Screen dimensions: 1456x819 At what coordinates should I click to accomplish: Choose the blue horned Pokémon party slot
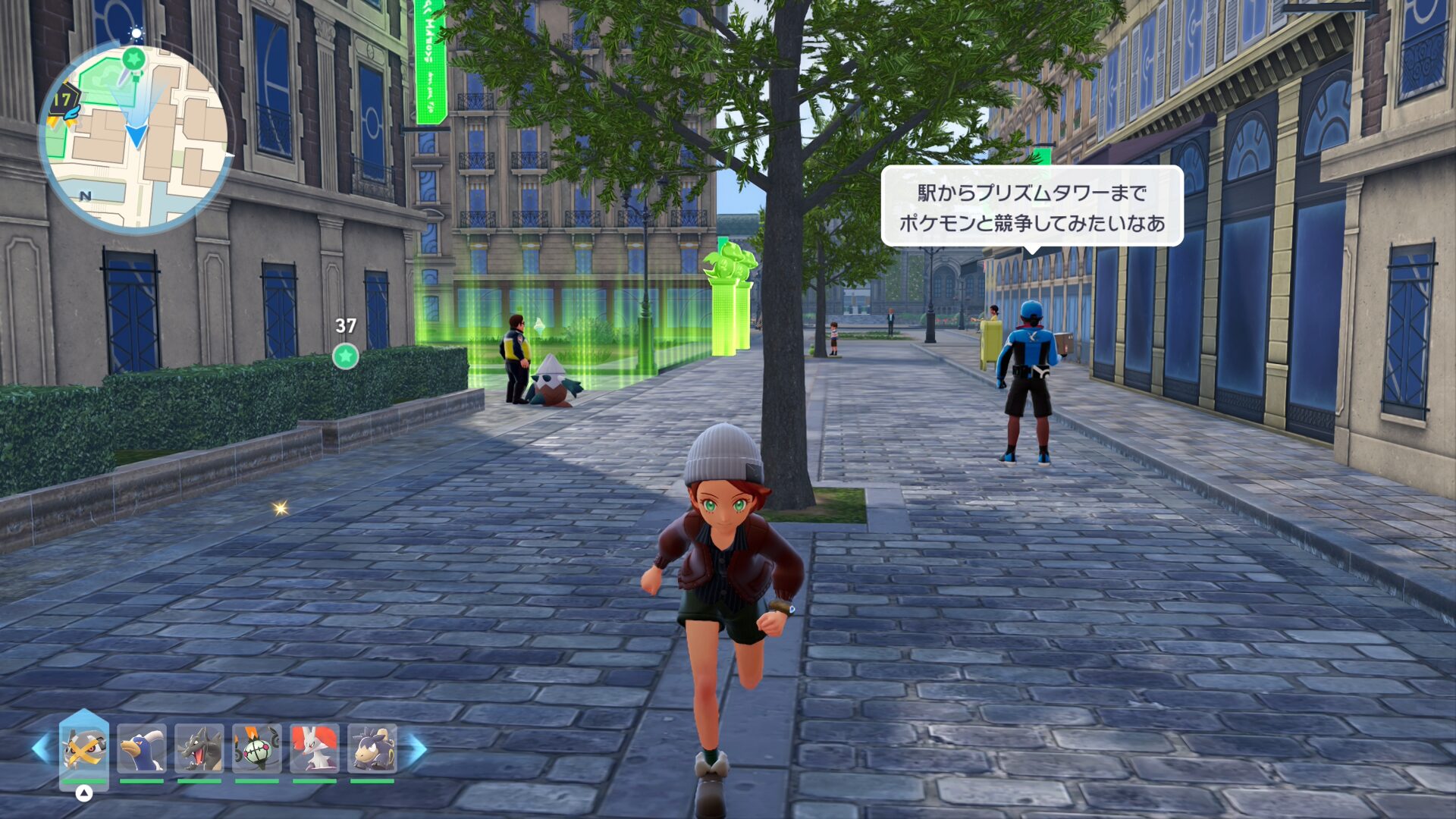tap(142, 748)
